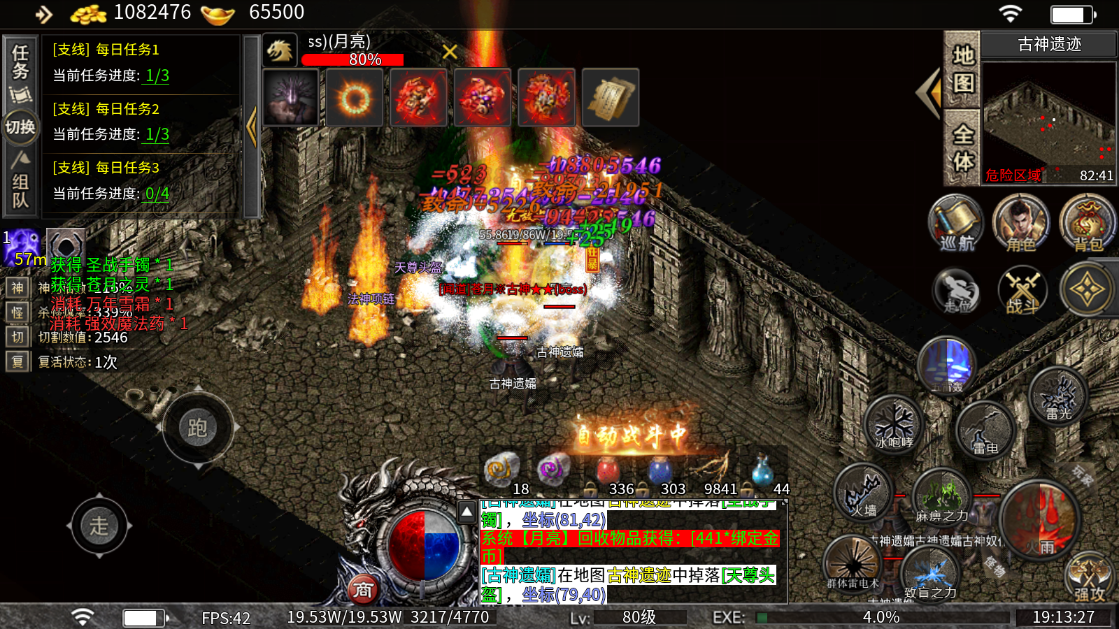Tap the 切换 switch button
This screenshot has width=1119, height=629.
coord(20,127)
